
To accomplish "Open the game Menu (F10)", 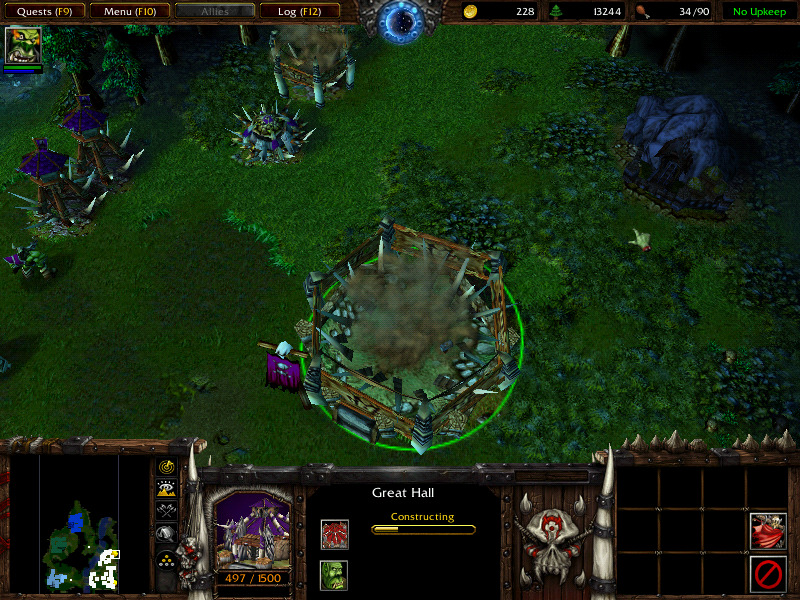I will [x=126, y=12].
